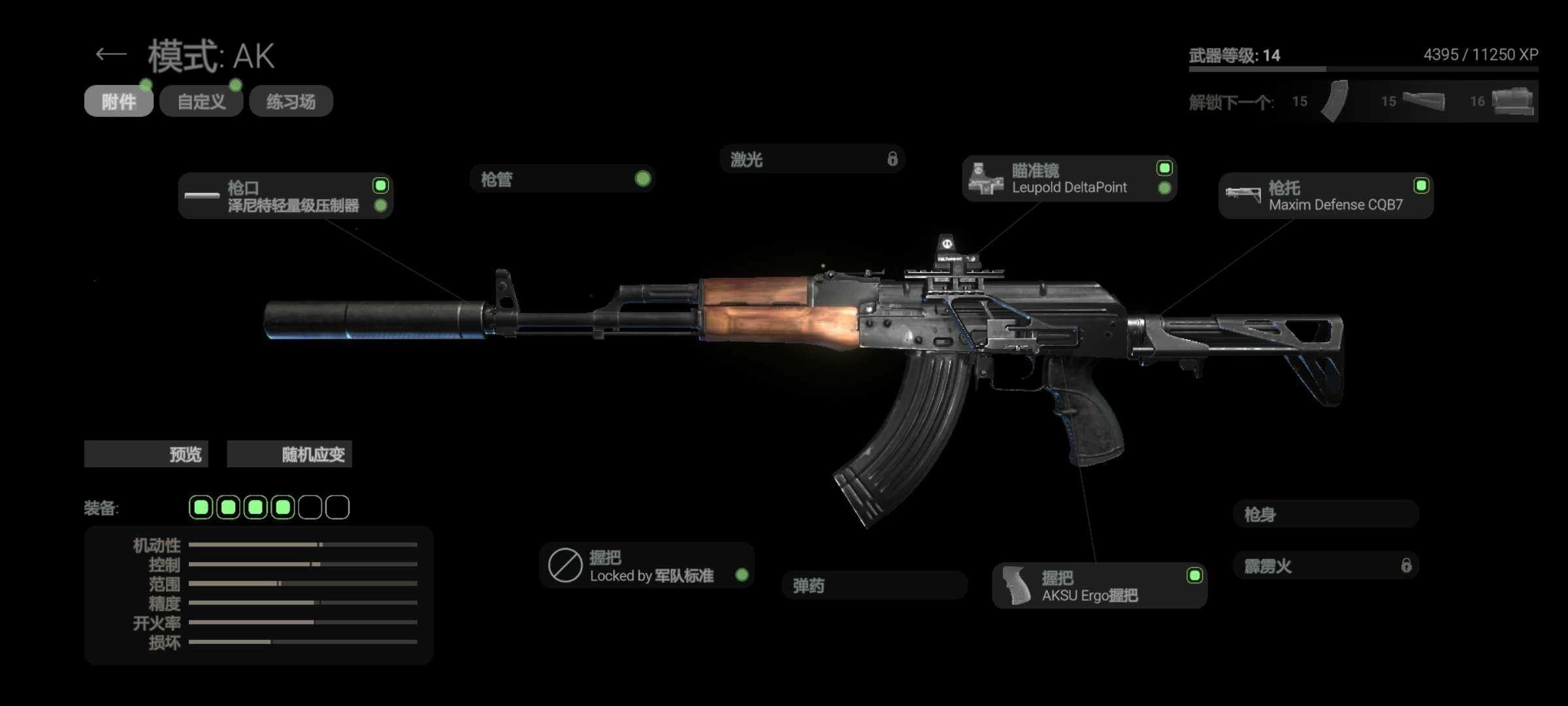This screenshot has height=706, width=1568.
Task: Select the 握把 slot locked by 军队标准
Action: click(x=646, y=566)
